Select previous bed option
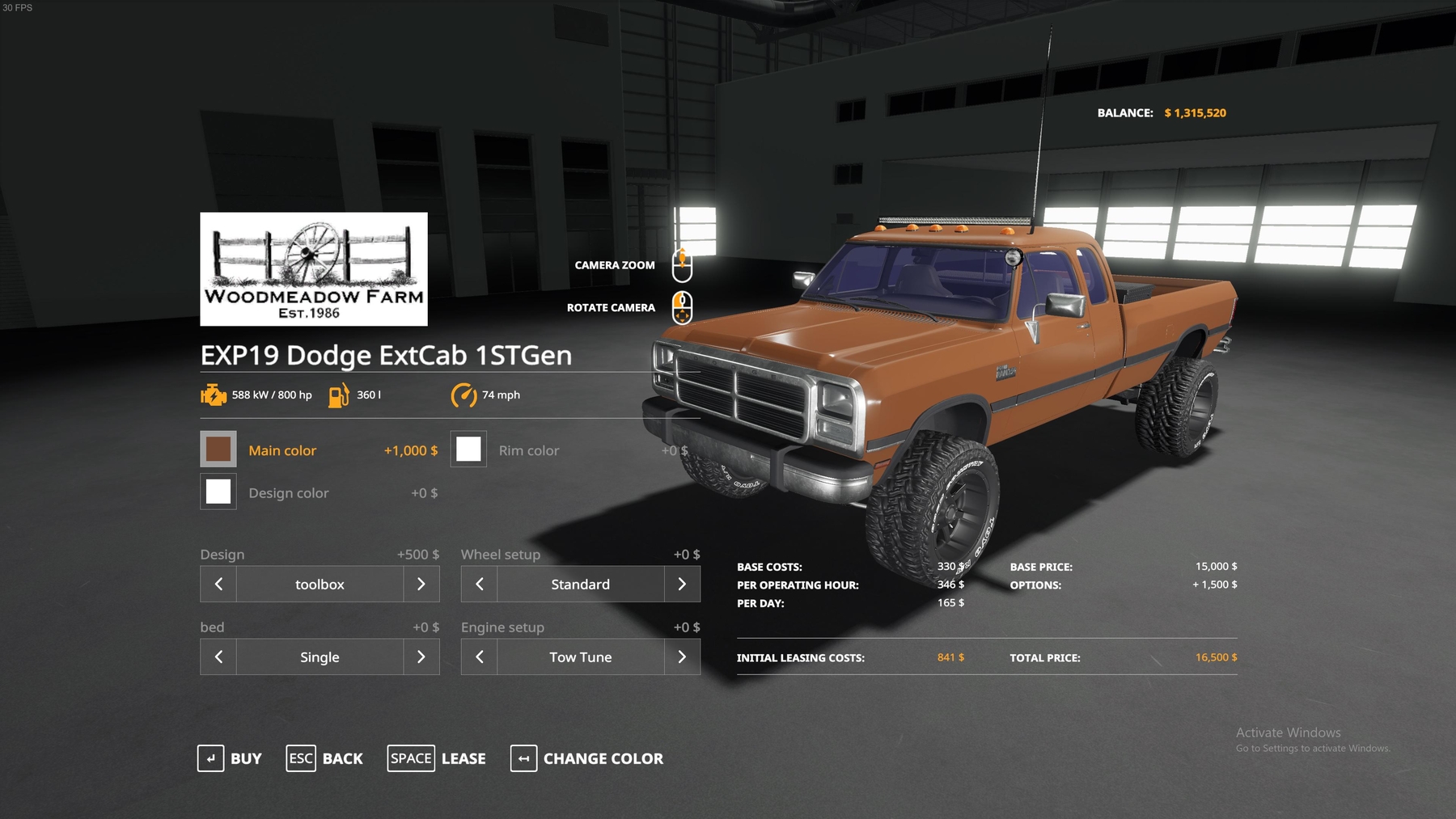Image resolution: width=1456 pixels, height=819 pixels. click(218, 656)
